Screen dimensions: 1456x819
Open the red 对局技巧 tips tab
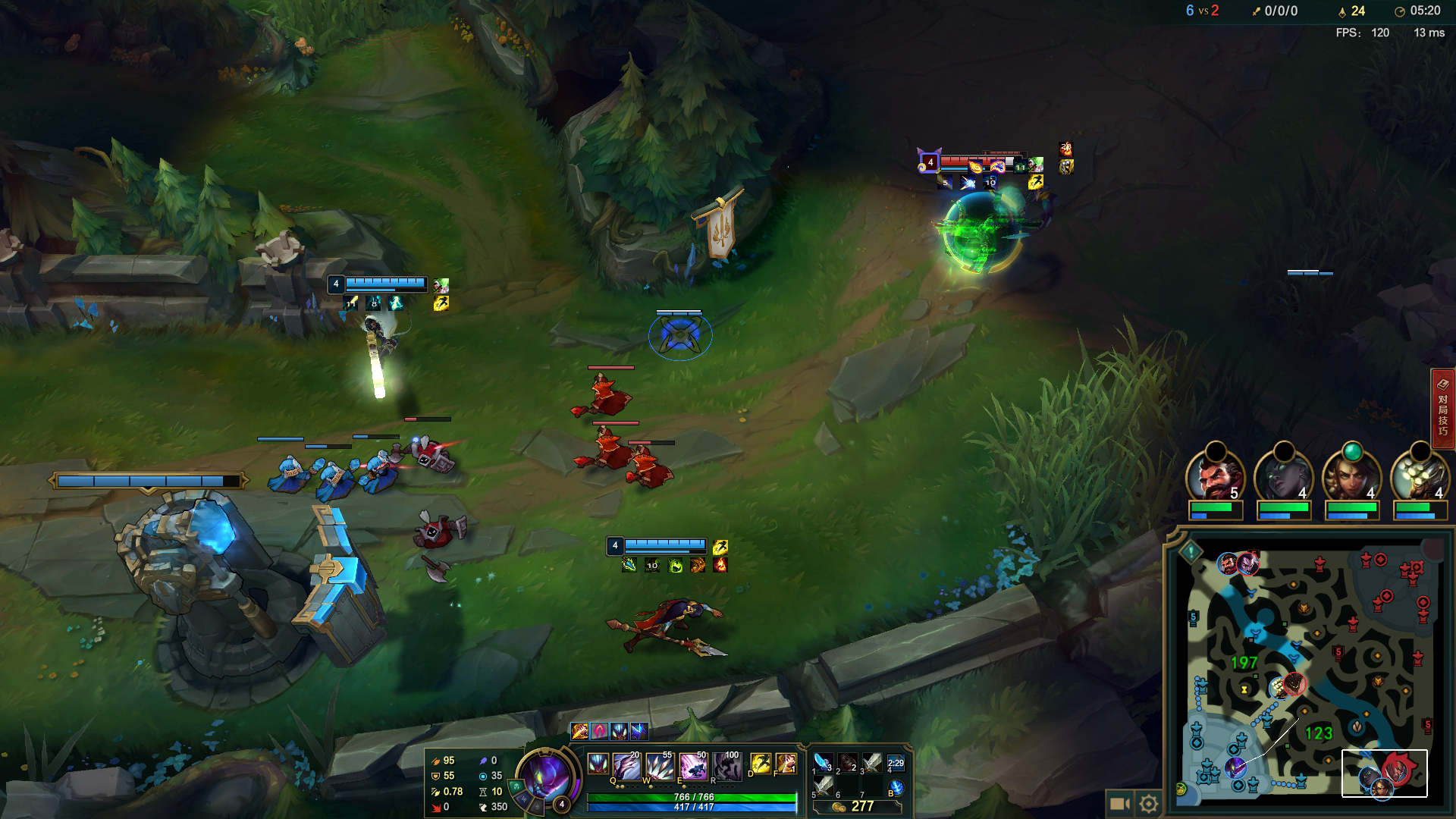[x=1442, y=409]
